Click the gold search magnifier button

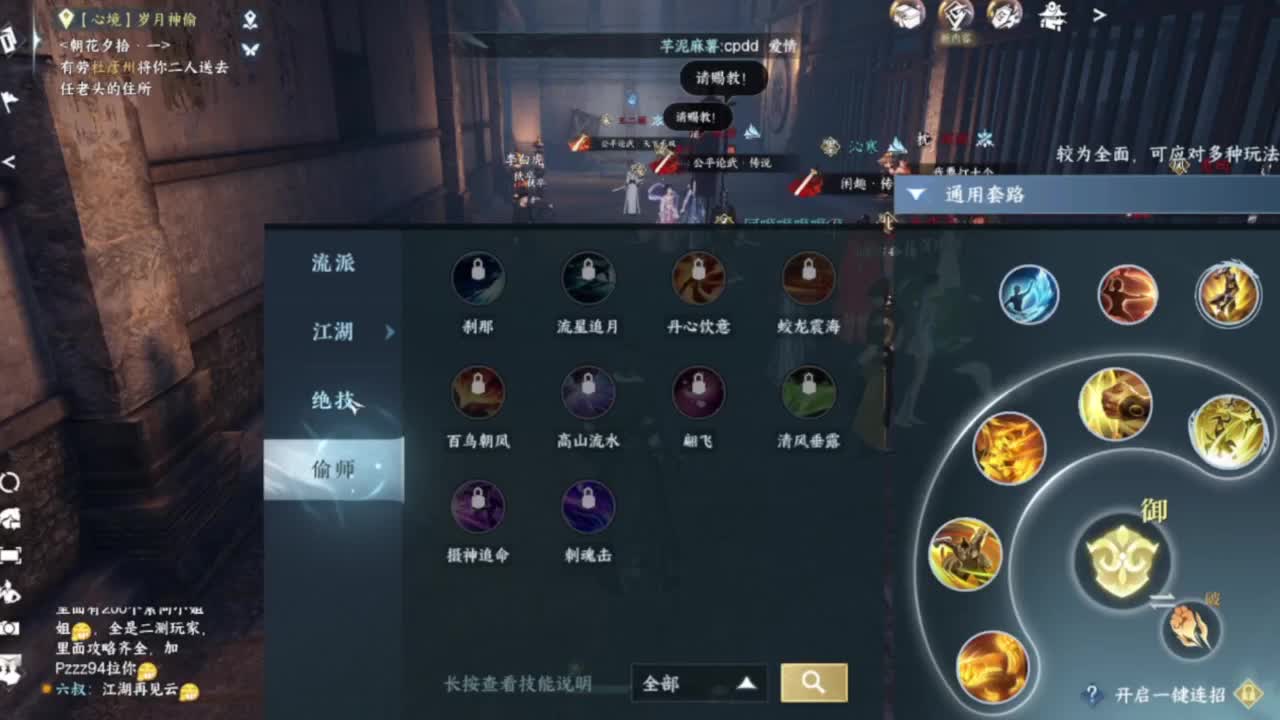click(x=814, y=683)
